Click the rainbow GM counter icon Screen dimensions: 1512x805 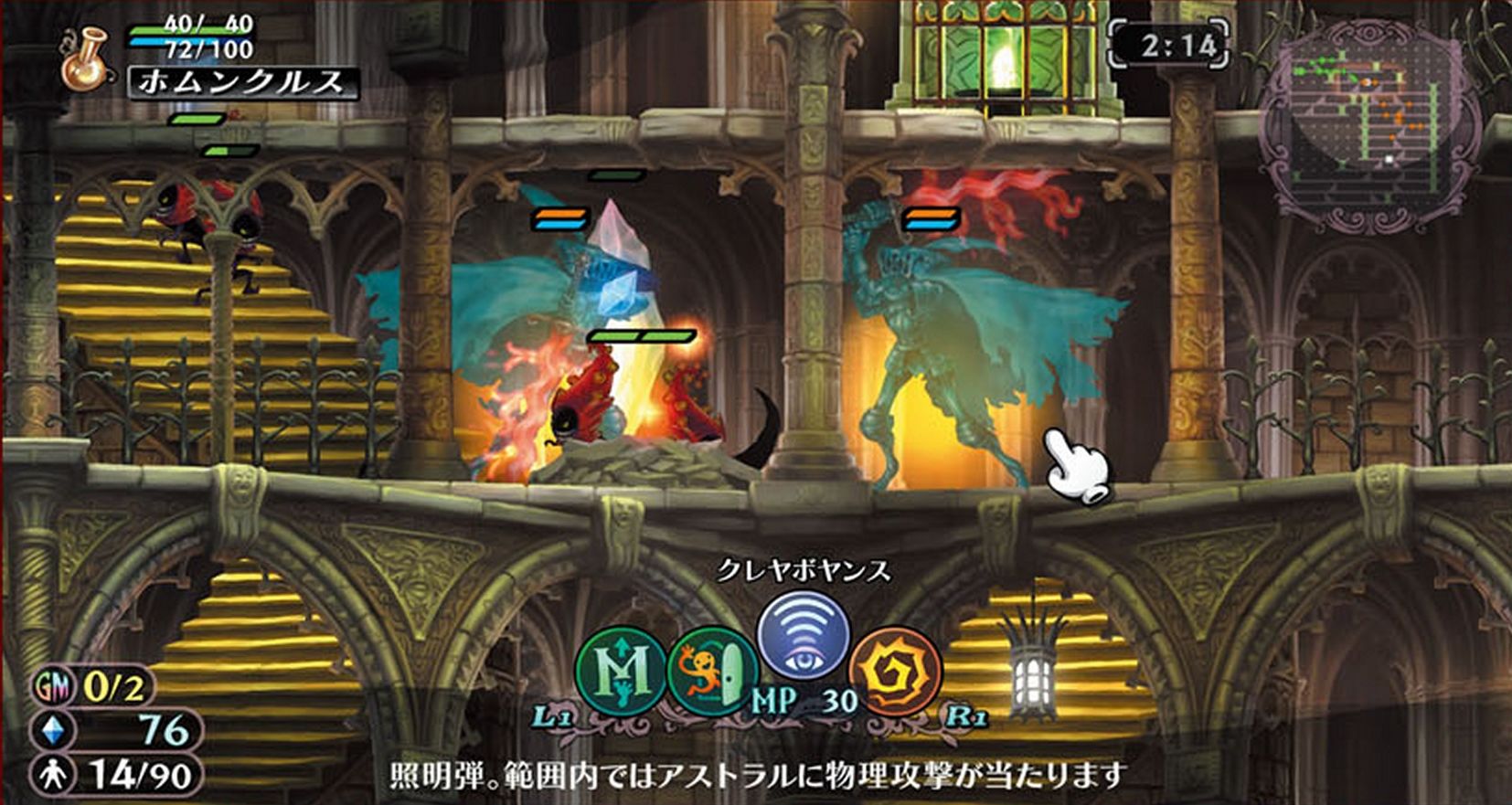click(51, 683)
